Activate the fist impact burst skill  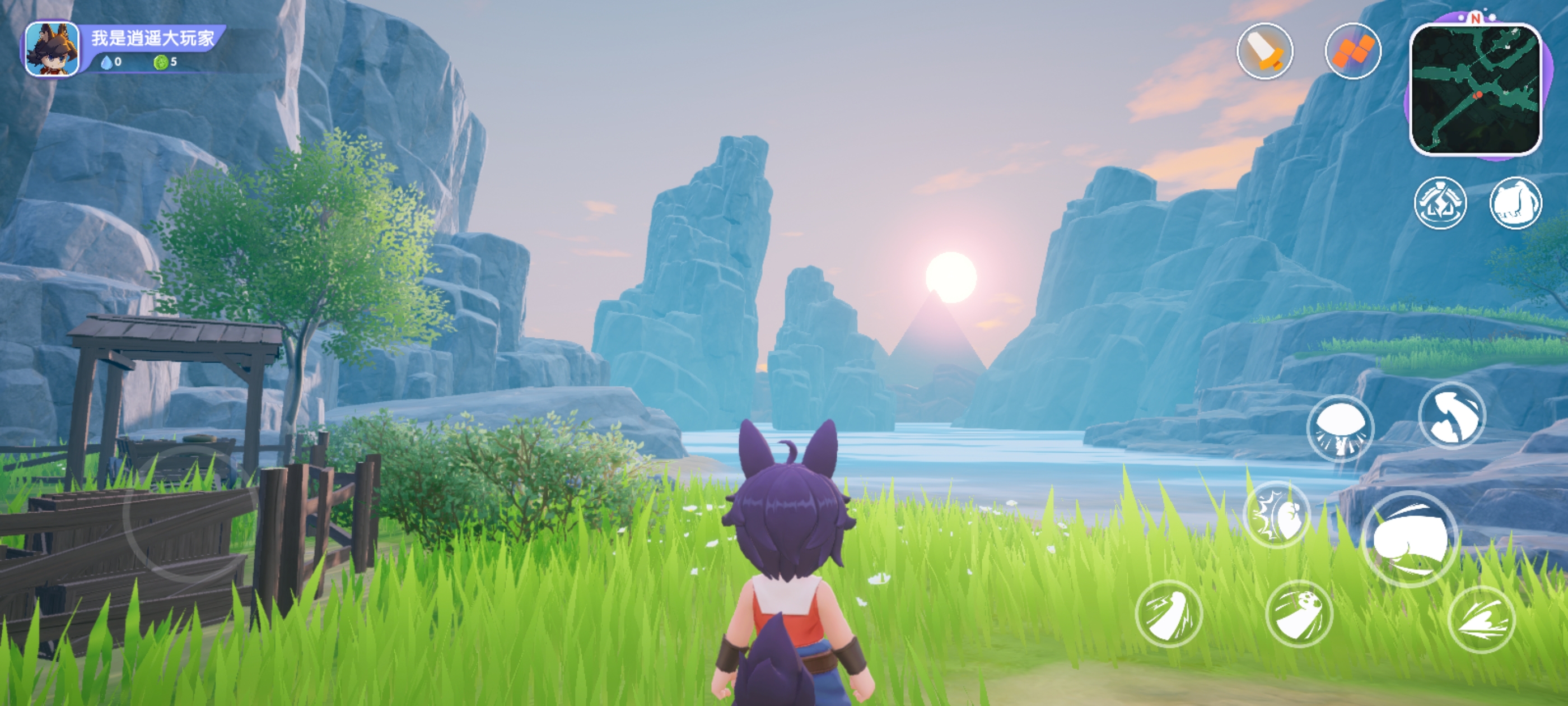[1276, 515]
